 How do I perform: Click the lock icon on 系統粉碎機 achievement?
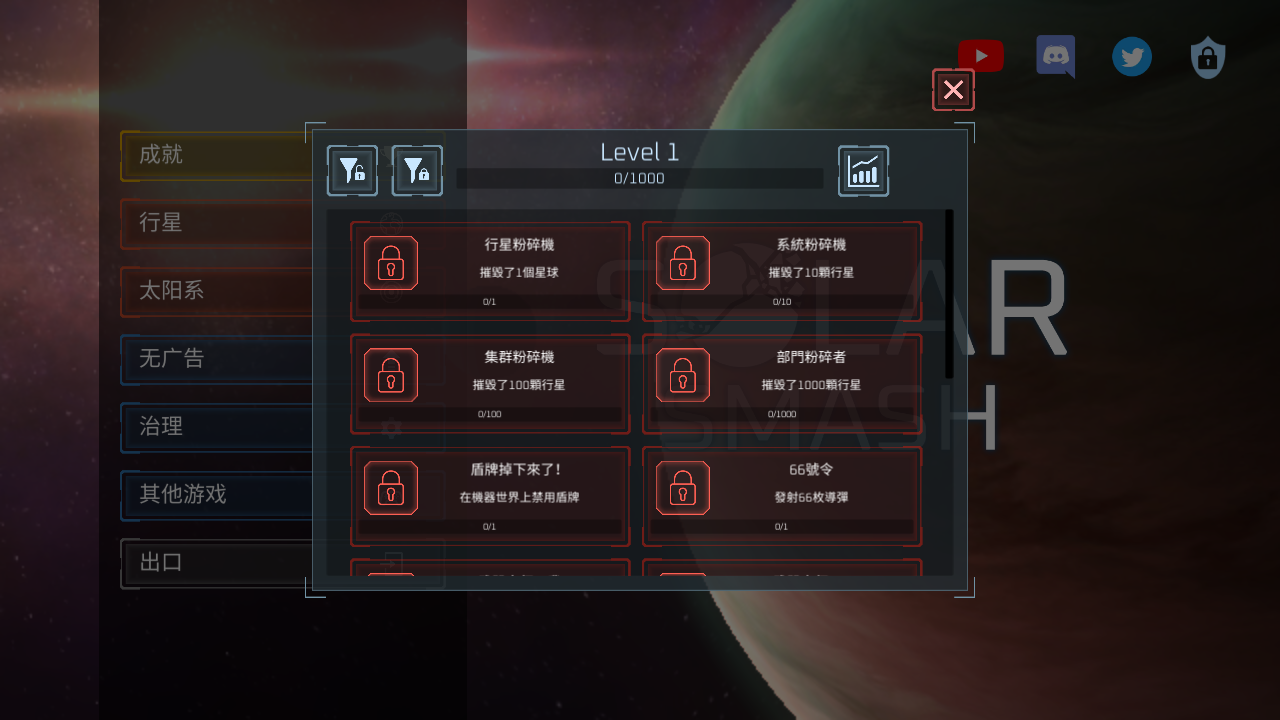pyautogui.click(x=683, y=263)
